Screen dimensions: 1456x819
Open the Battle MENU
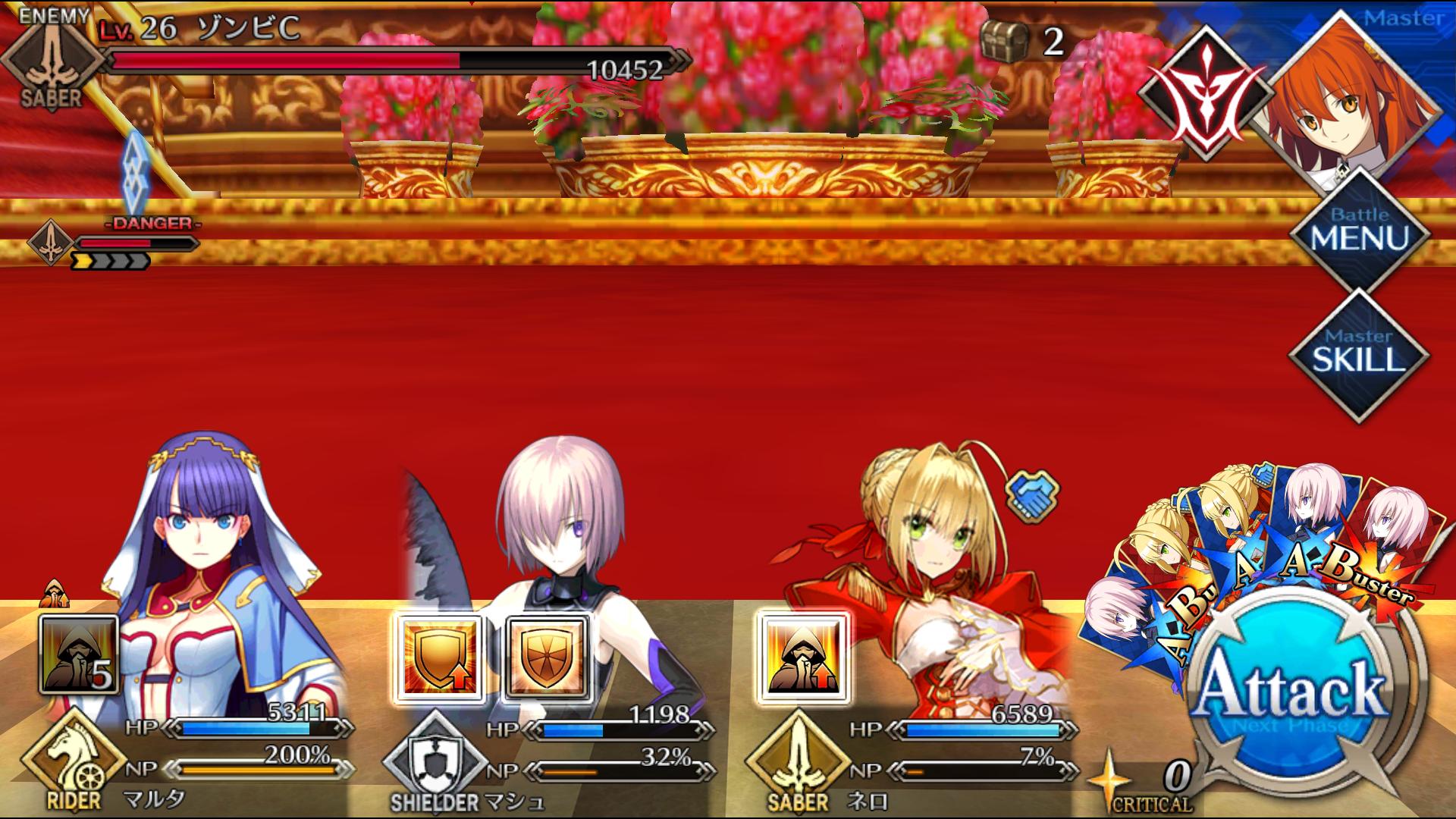tap(1359, 230)
